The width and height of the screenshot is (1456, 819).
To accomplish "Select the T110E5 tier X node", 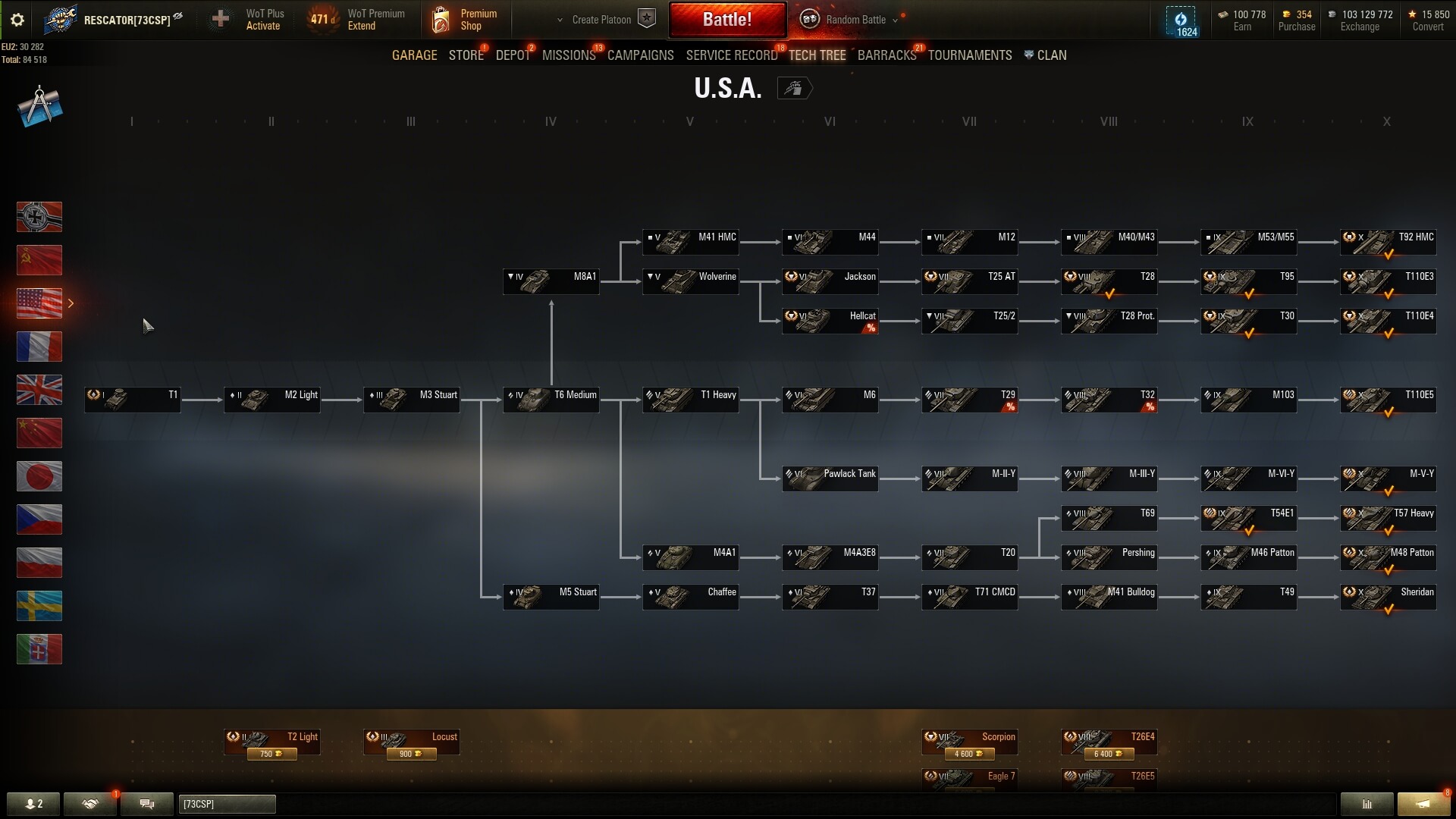I will point(1389,399).
